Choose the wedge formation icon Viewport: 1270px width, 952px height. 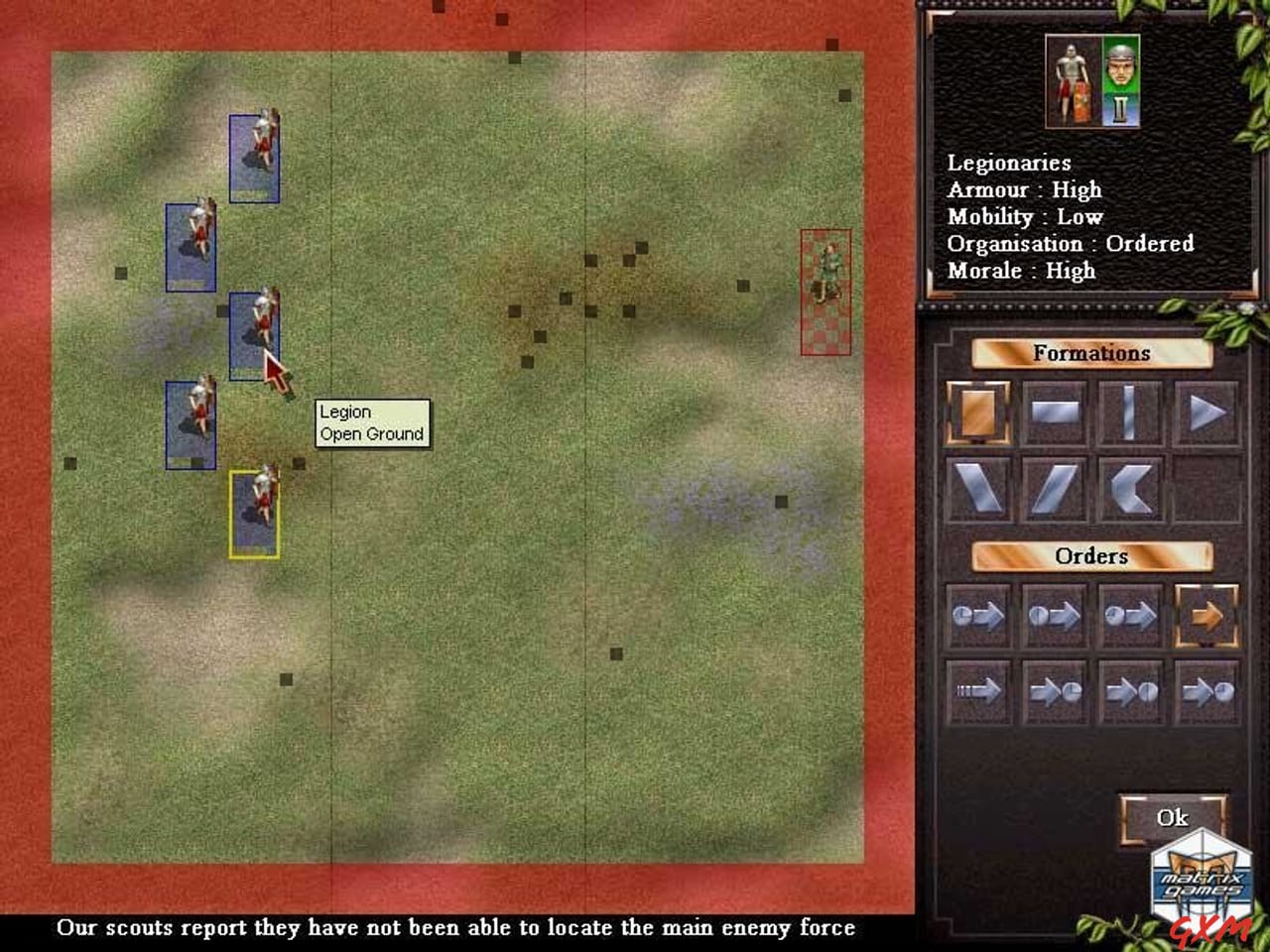point(1206,414)
